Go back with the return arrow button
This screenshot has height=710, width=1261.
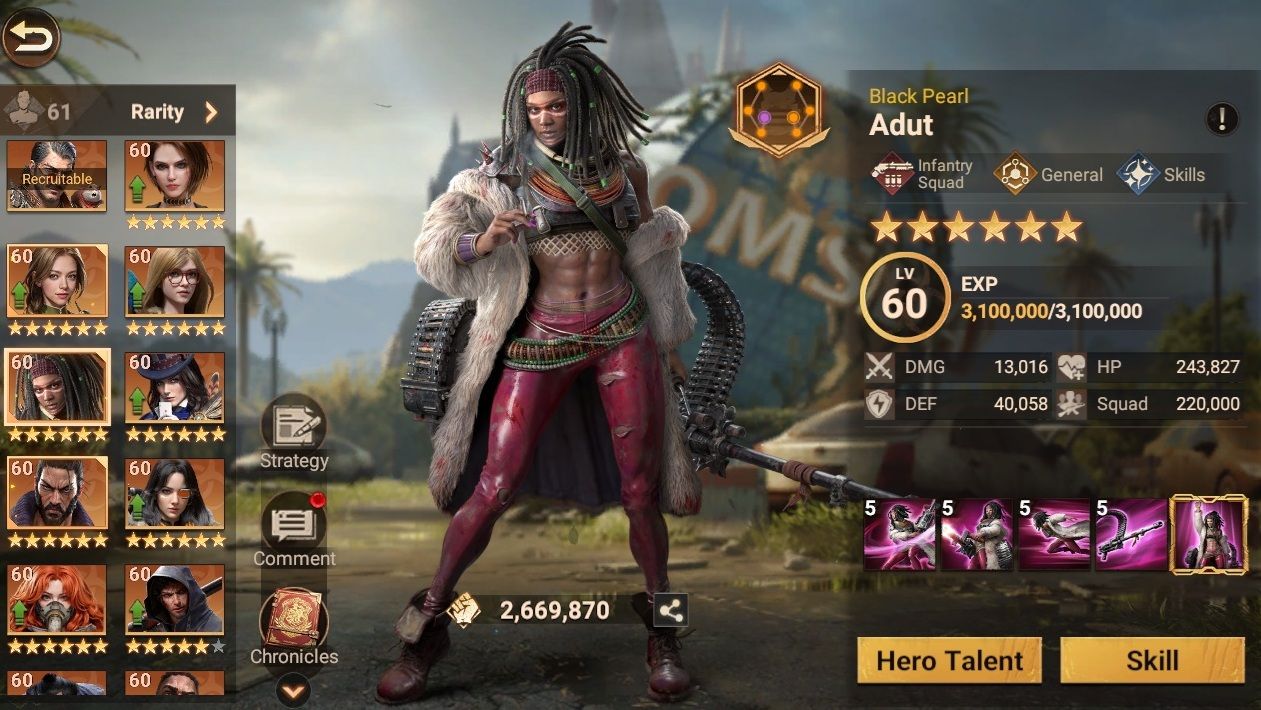point(31,37)
